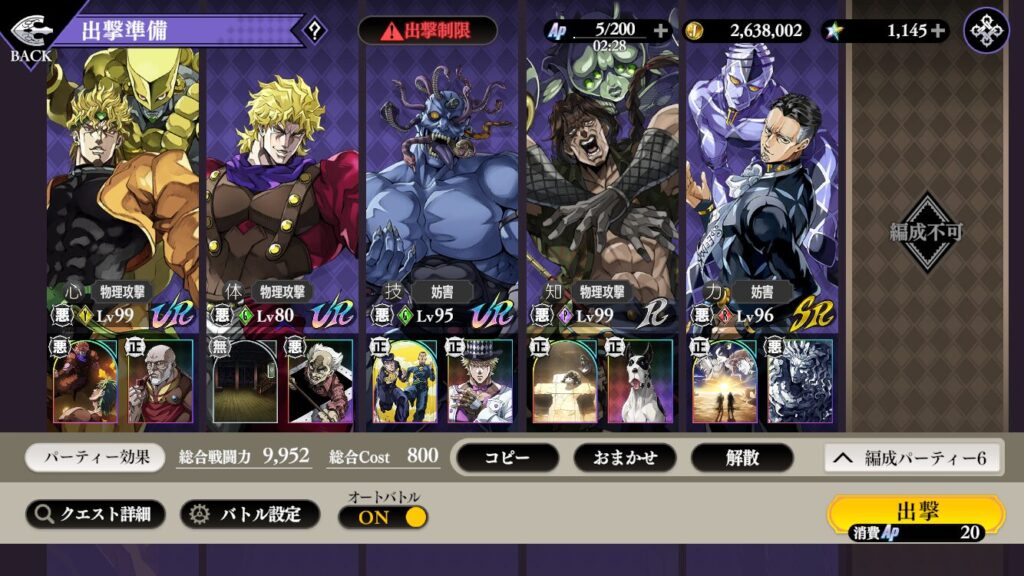
Task: Auto-fill the party with おまかせ
Action: point(624,458)
